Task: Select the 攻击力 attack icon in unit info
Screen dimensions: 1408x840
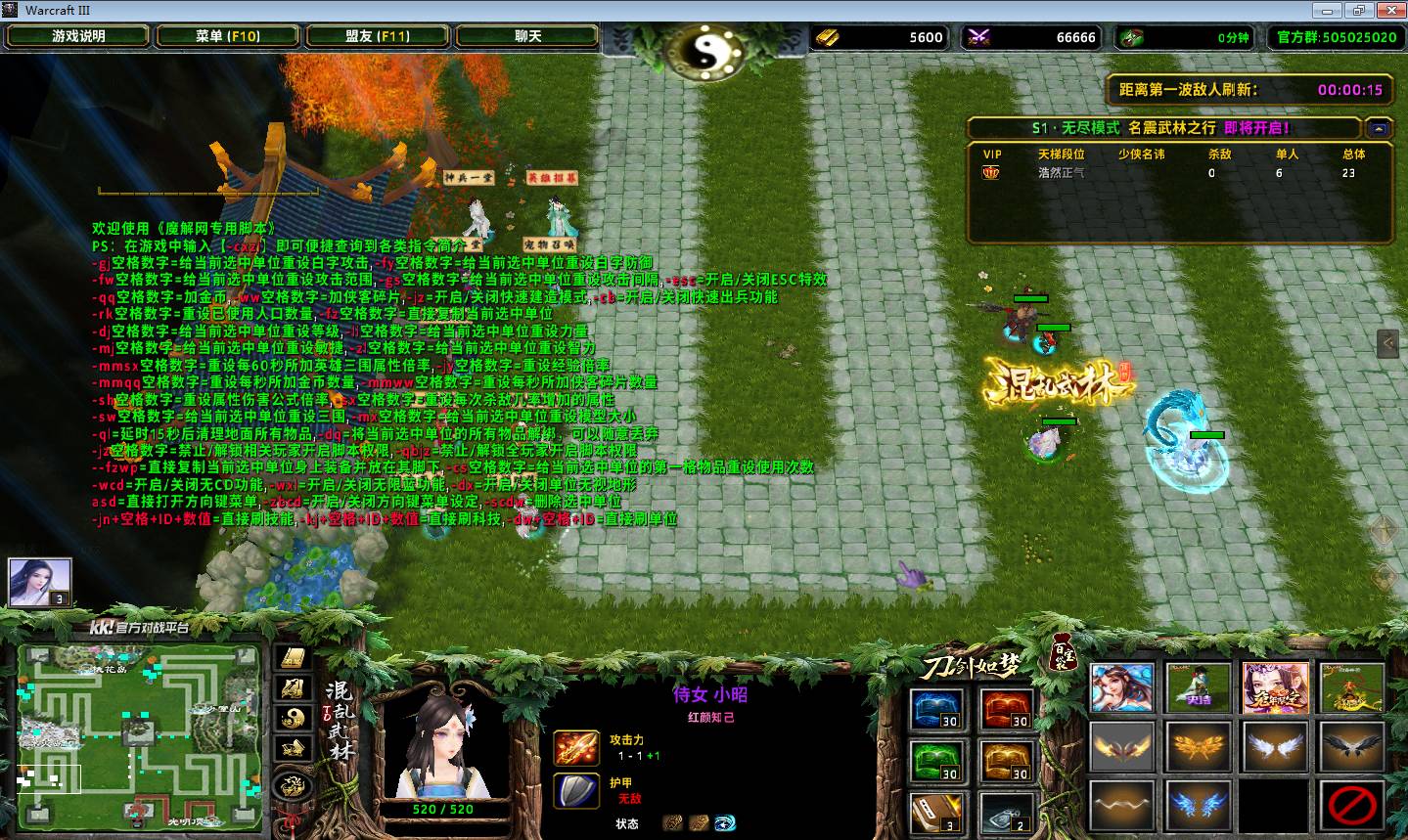Action: coord(576,748)
